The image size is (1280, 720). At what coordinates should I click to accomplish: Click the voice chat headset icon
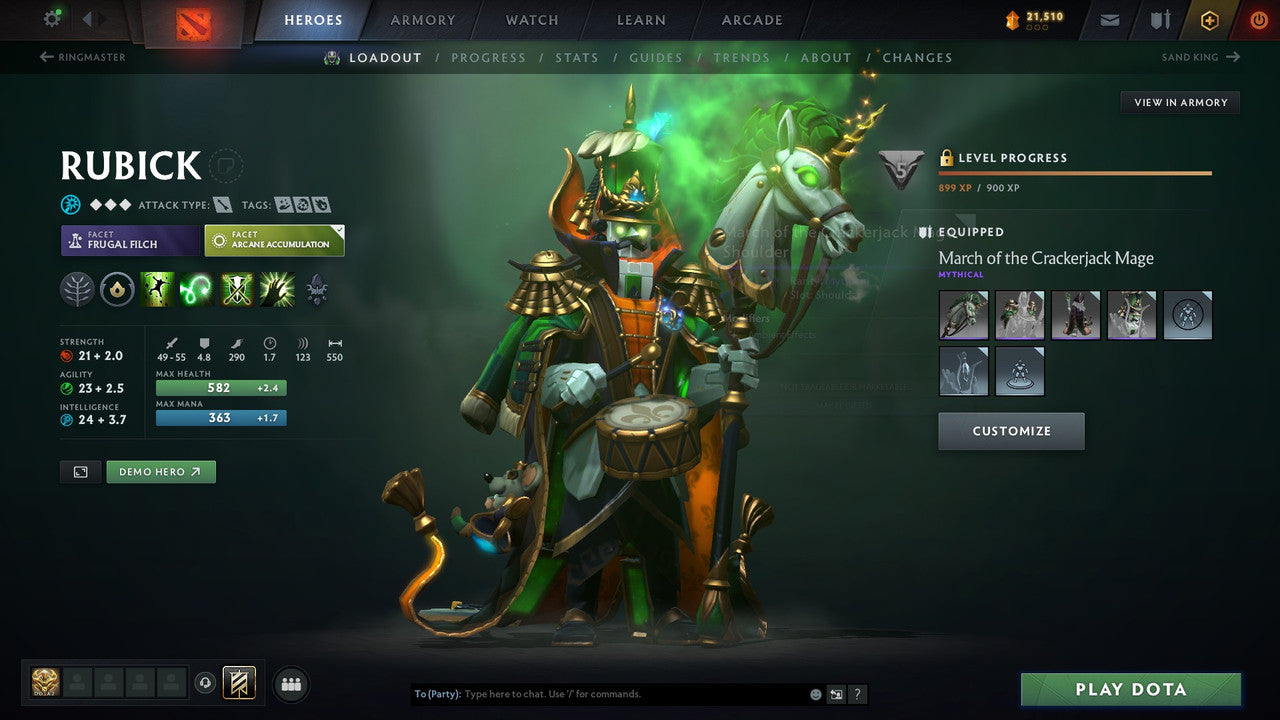pos(203,684)
